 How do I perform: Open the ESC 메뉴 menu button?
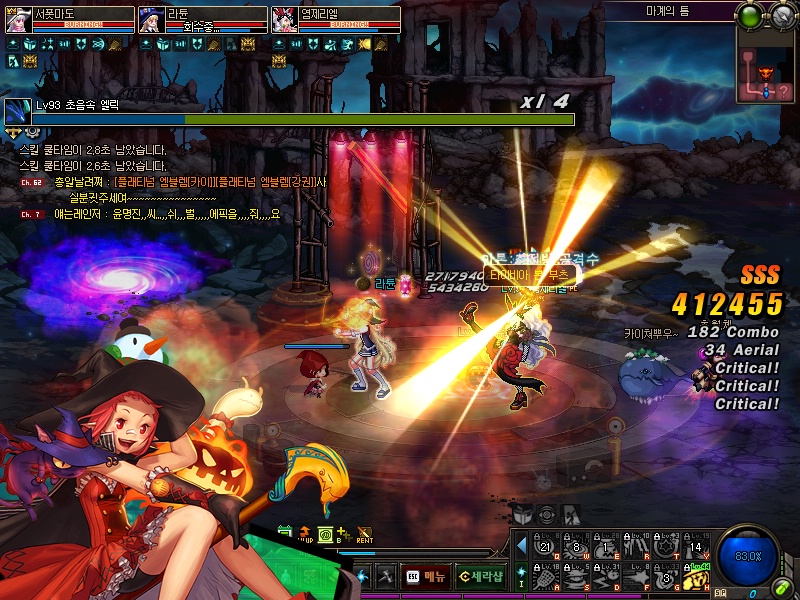coord(426,576)
